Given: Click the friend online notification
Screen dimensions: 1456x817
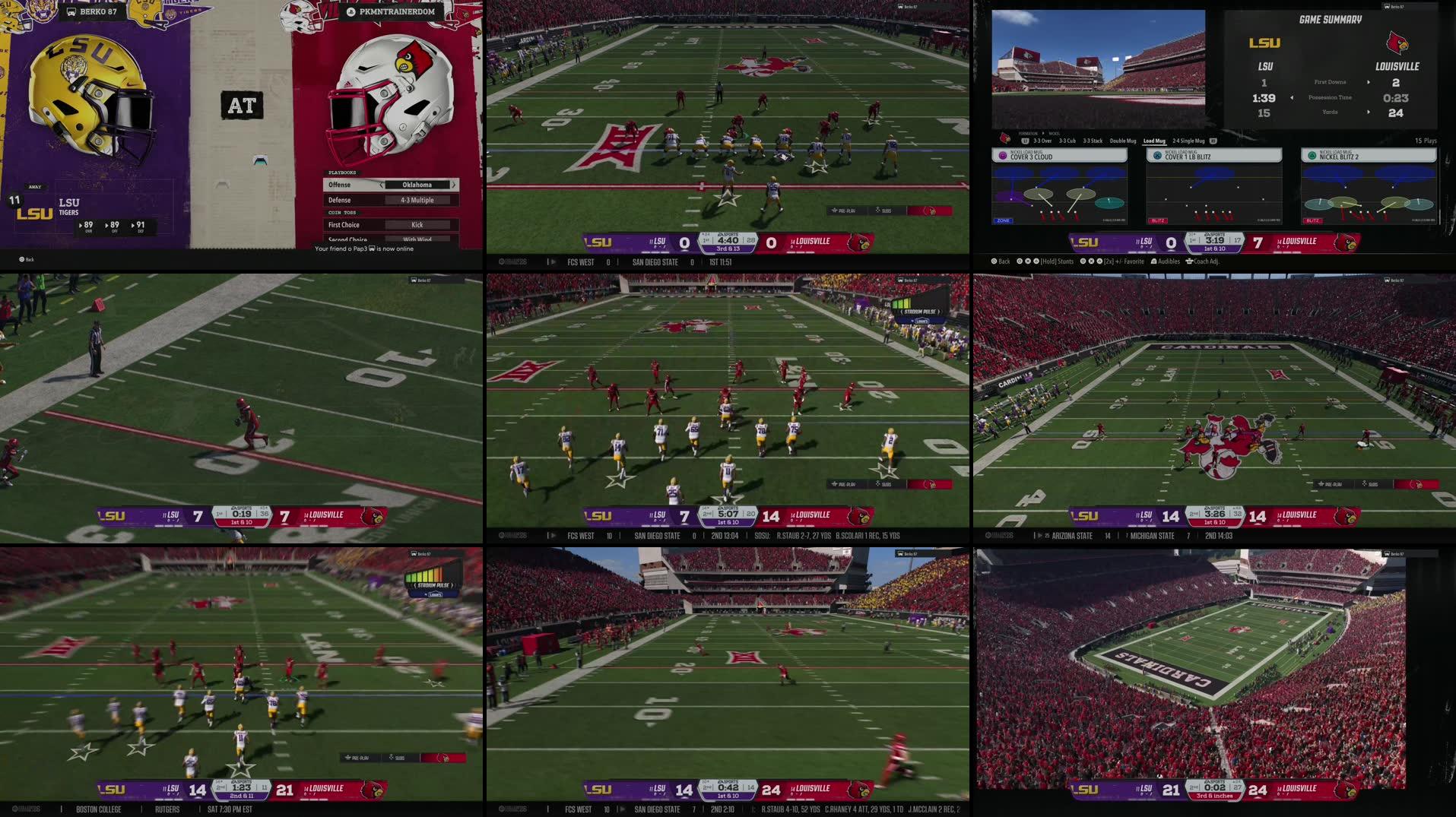Looking at the screenshot, I should [364, 249].
